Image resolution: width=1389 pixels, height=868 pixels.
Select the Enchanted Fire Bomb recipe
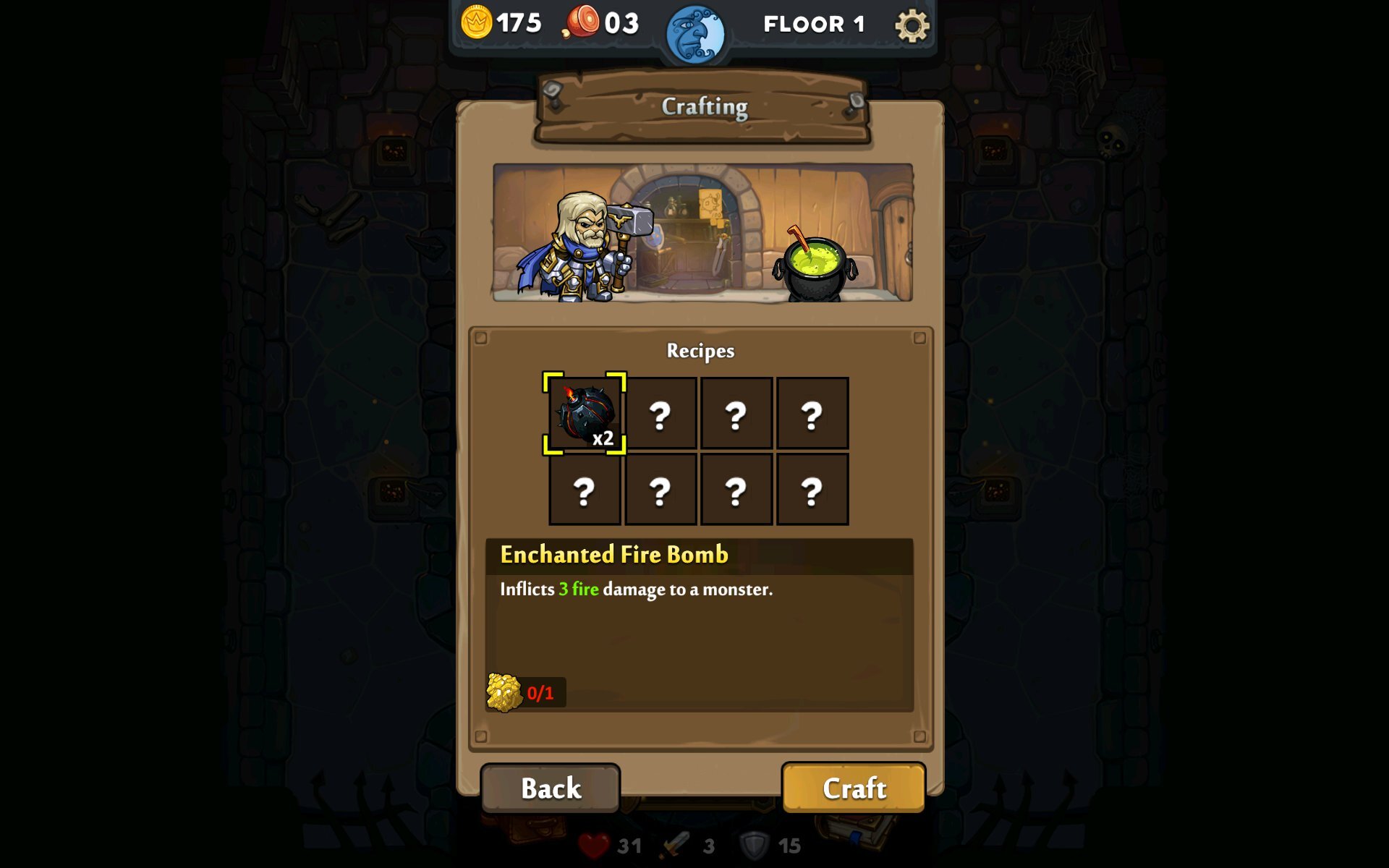point(583,414)
